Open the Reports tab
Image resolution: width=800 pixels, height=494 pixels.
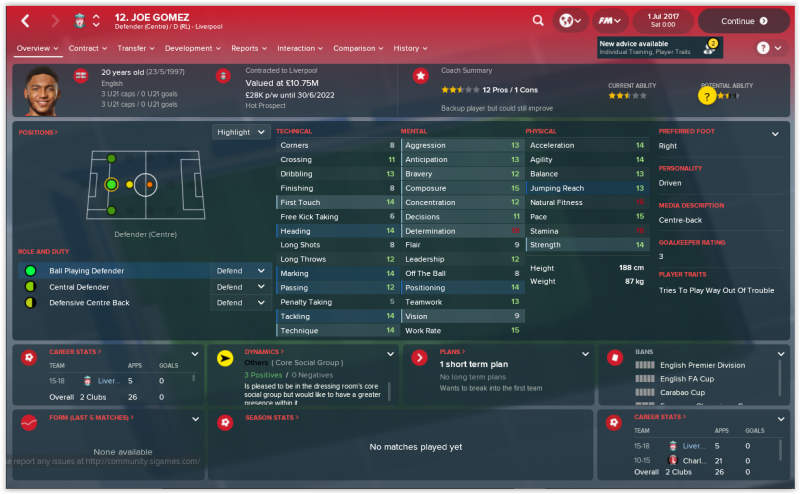248,48
